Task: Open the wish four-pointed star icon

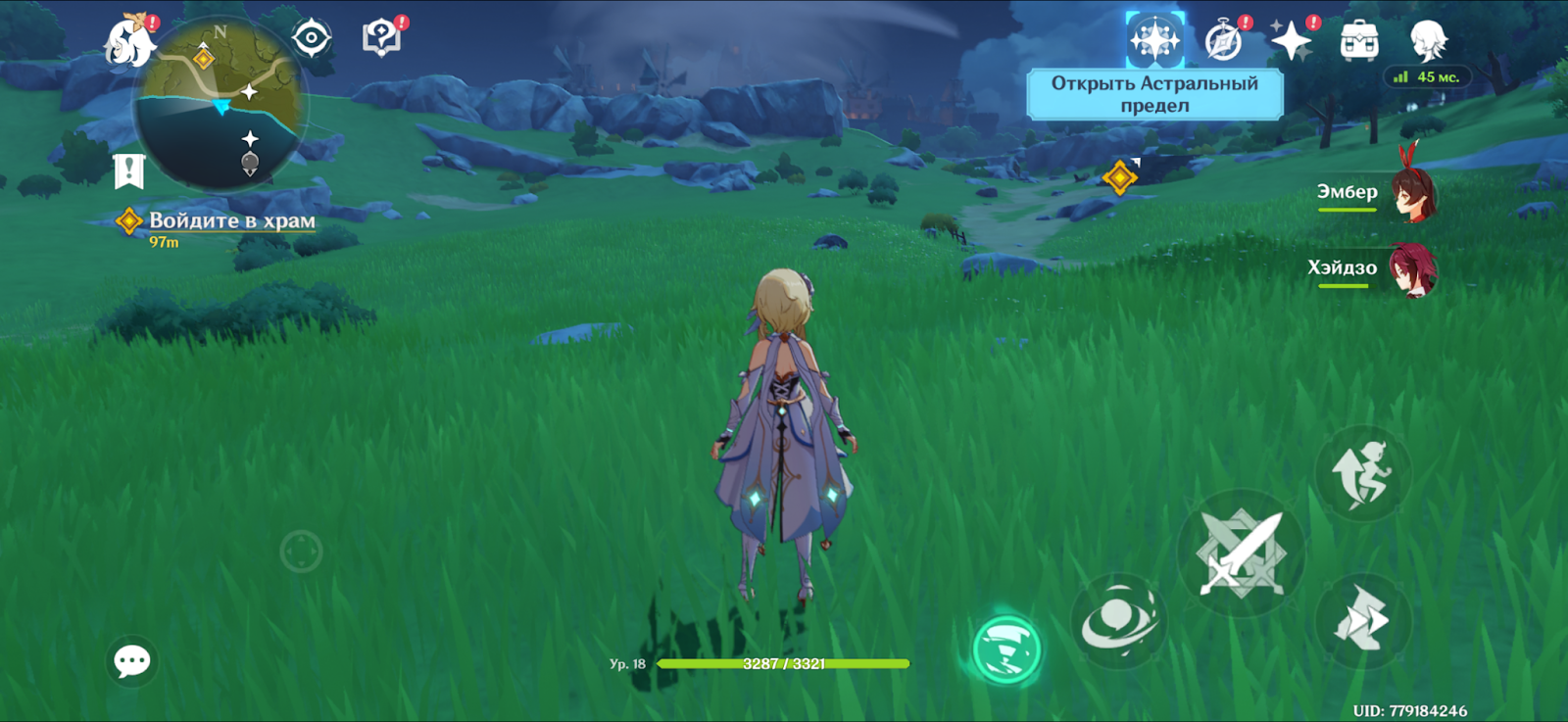Action: [x=1291, y=41]
